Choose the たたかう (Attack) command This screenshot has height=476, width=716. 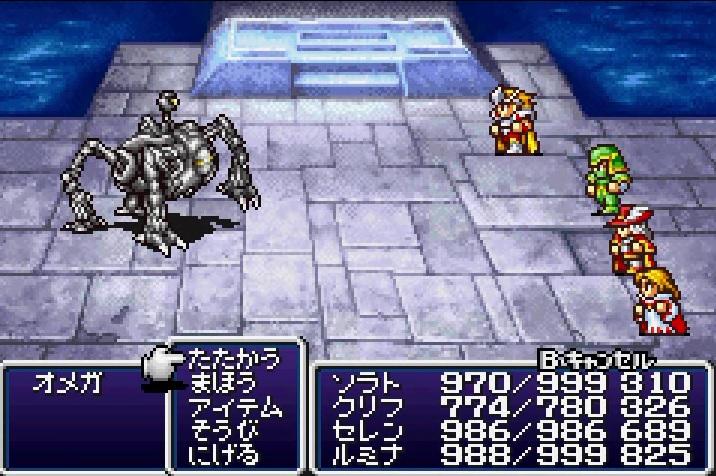235,360
